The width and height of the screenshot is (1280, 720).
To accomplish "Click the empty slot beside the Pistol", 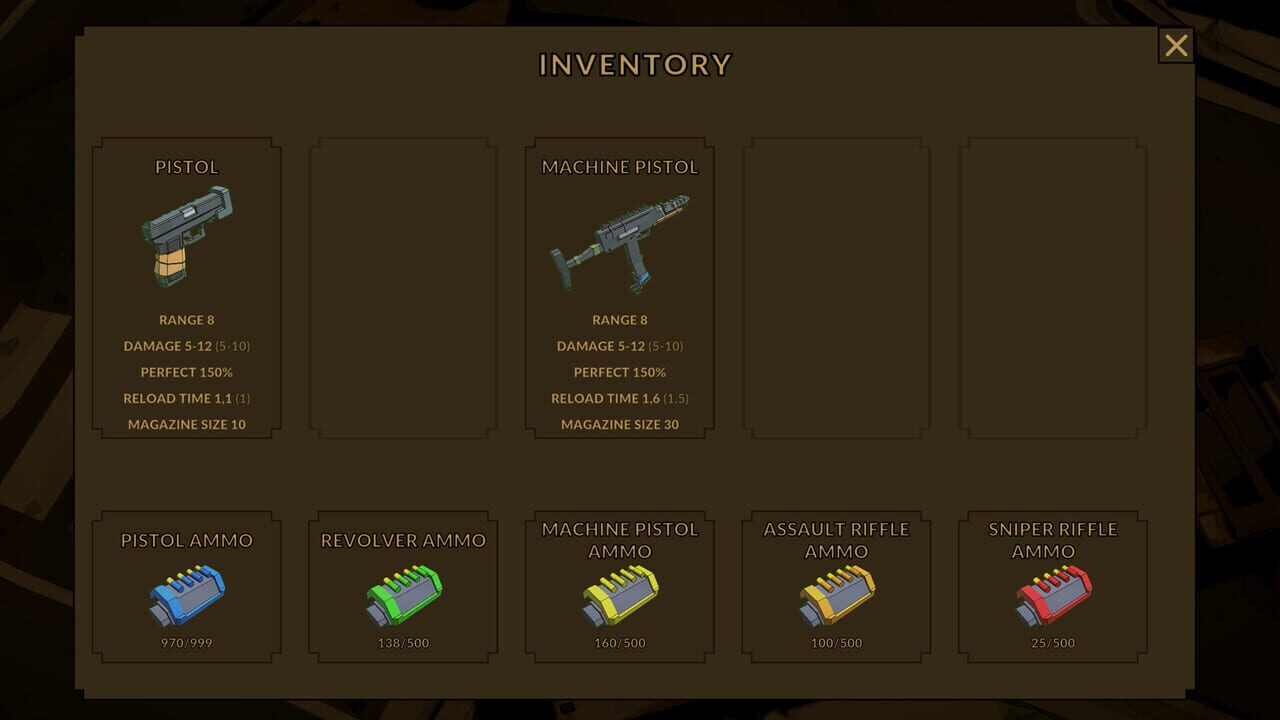I will point(403,290).
